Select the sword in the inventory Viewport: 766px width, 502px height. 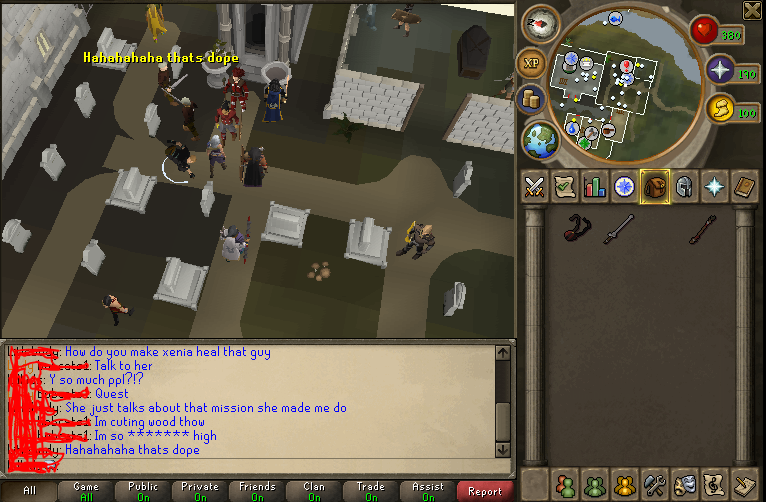617,229
